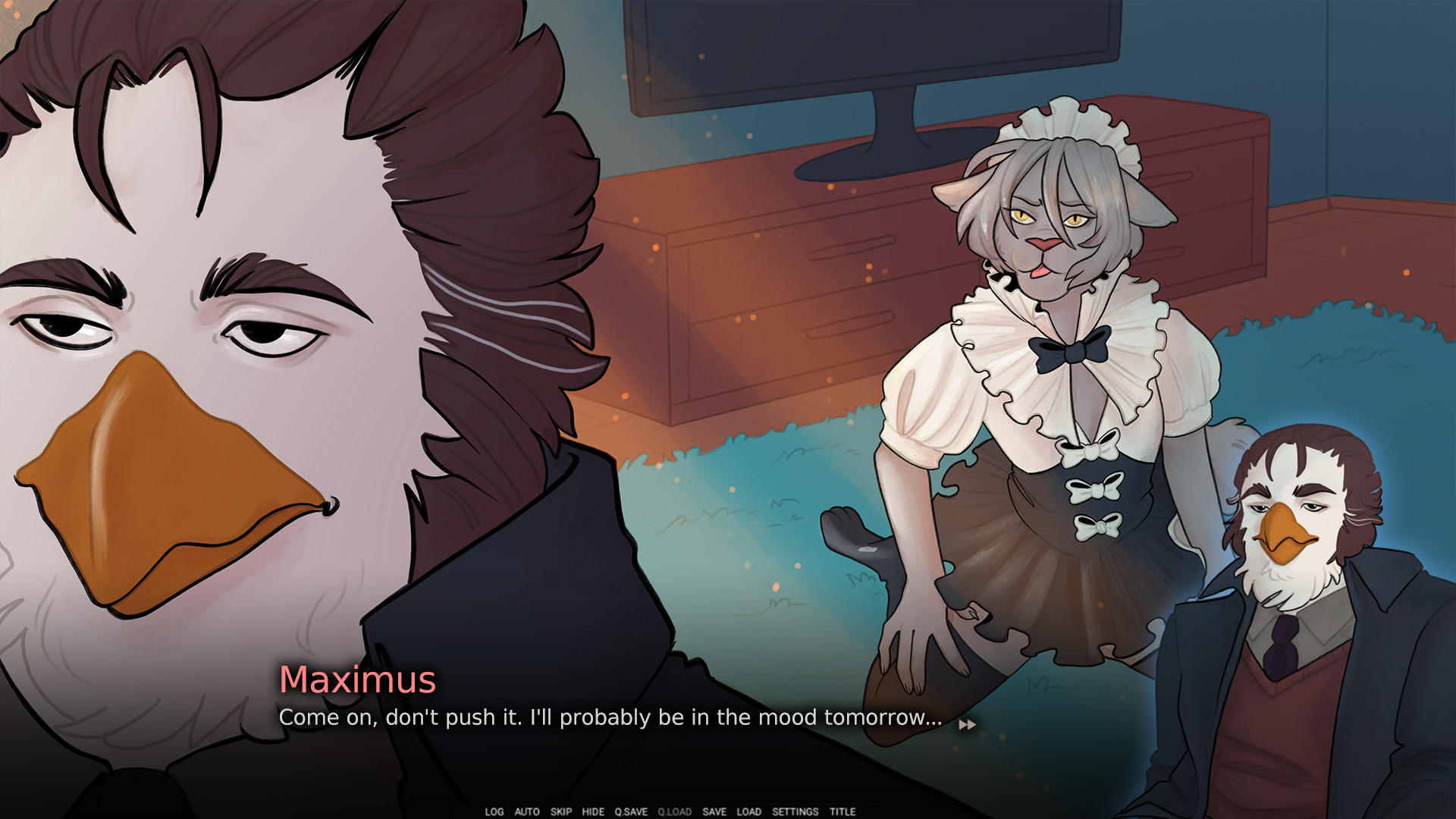Viewport: 1456px width, 819px height.
Task: Open the LOAD screen
Action: [x=748, y=811]
